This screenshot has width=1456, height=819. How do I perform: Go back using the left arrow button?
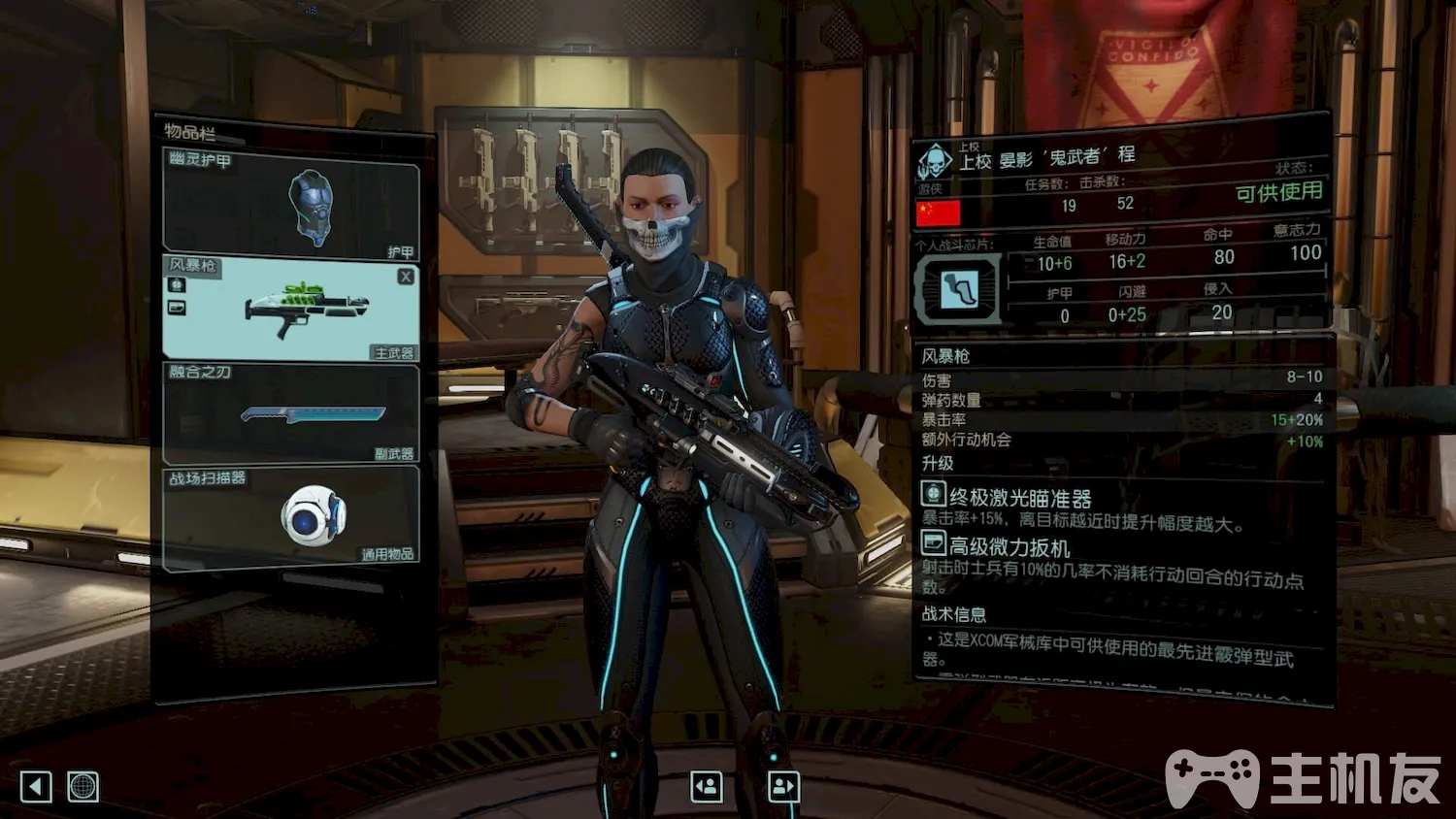[x=36, y=786]
